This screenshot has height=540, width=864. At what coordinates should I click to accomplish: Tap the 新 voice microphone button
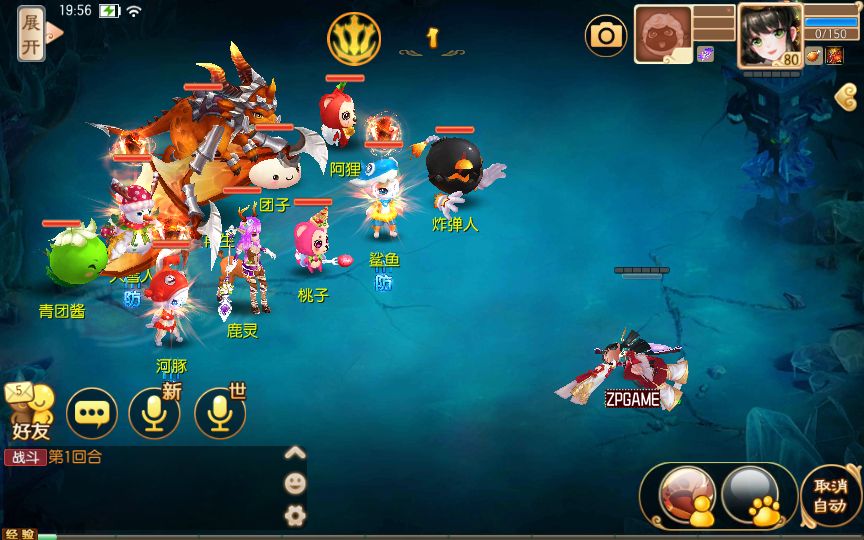[154, 413]
